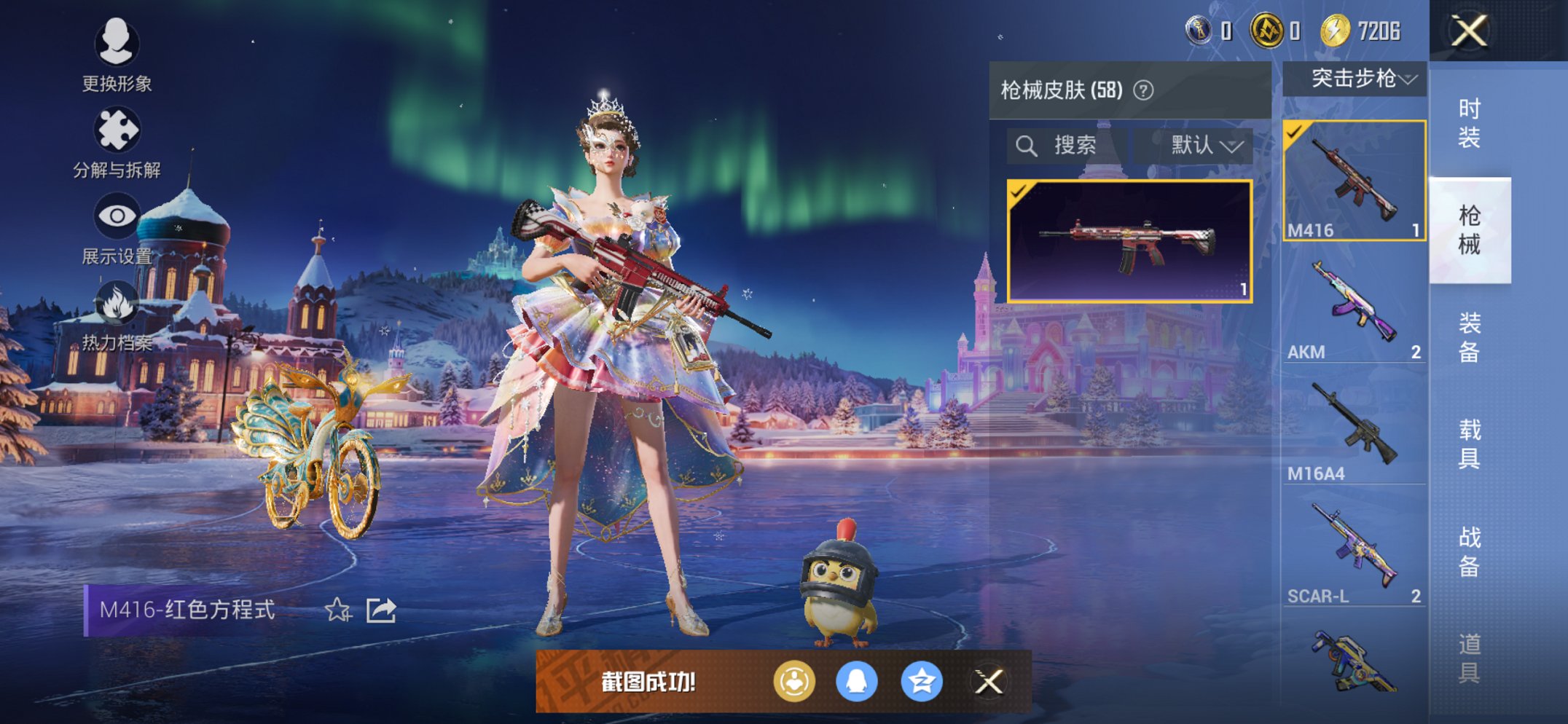The width and height of the screenshot is (1568, 724).
Task: Open 展示设置 display settings
Action: click(117, 227)
